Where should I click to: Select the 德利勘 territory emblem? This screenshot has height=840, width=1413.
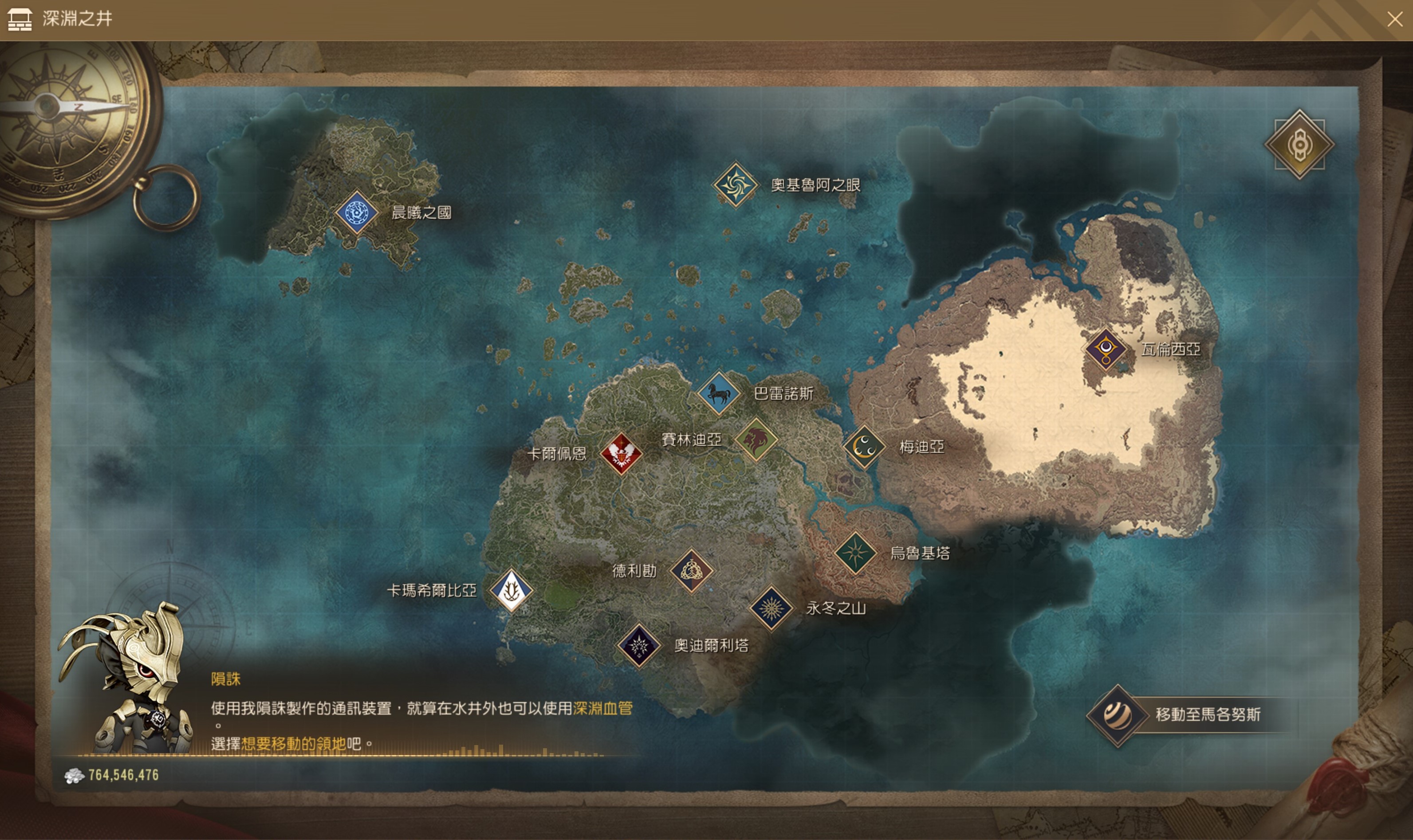[x=691, y=570]
